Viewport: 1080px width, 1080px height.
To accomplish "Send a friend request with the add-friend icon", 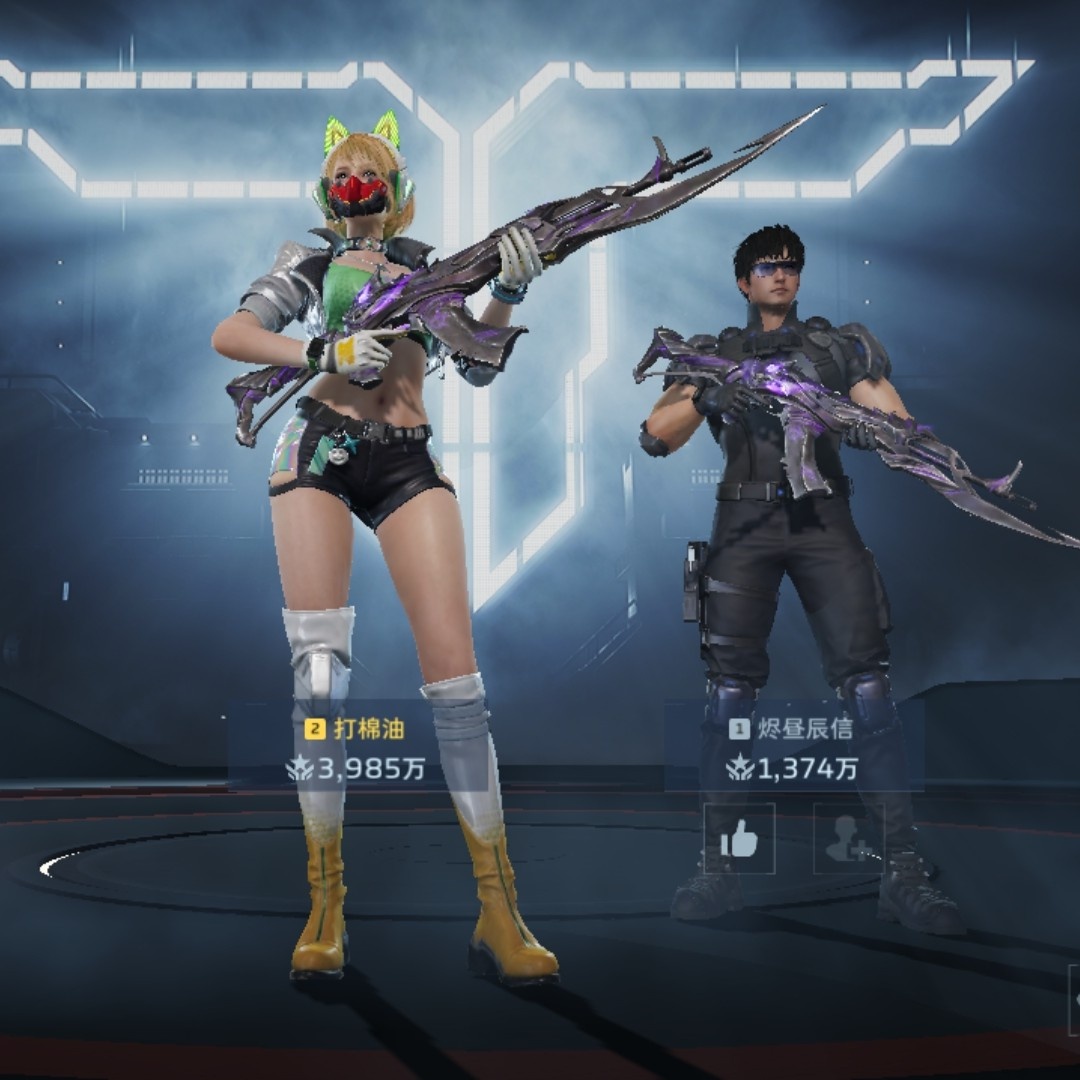I will (x=849, y=838).
